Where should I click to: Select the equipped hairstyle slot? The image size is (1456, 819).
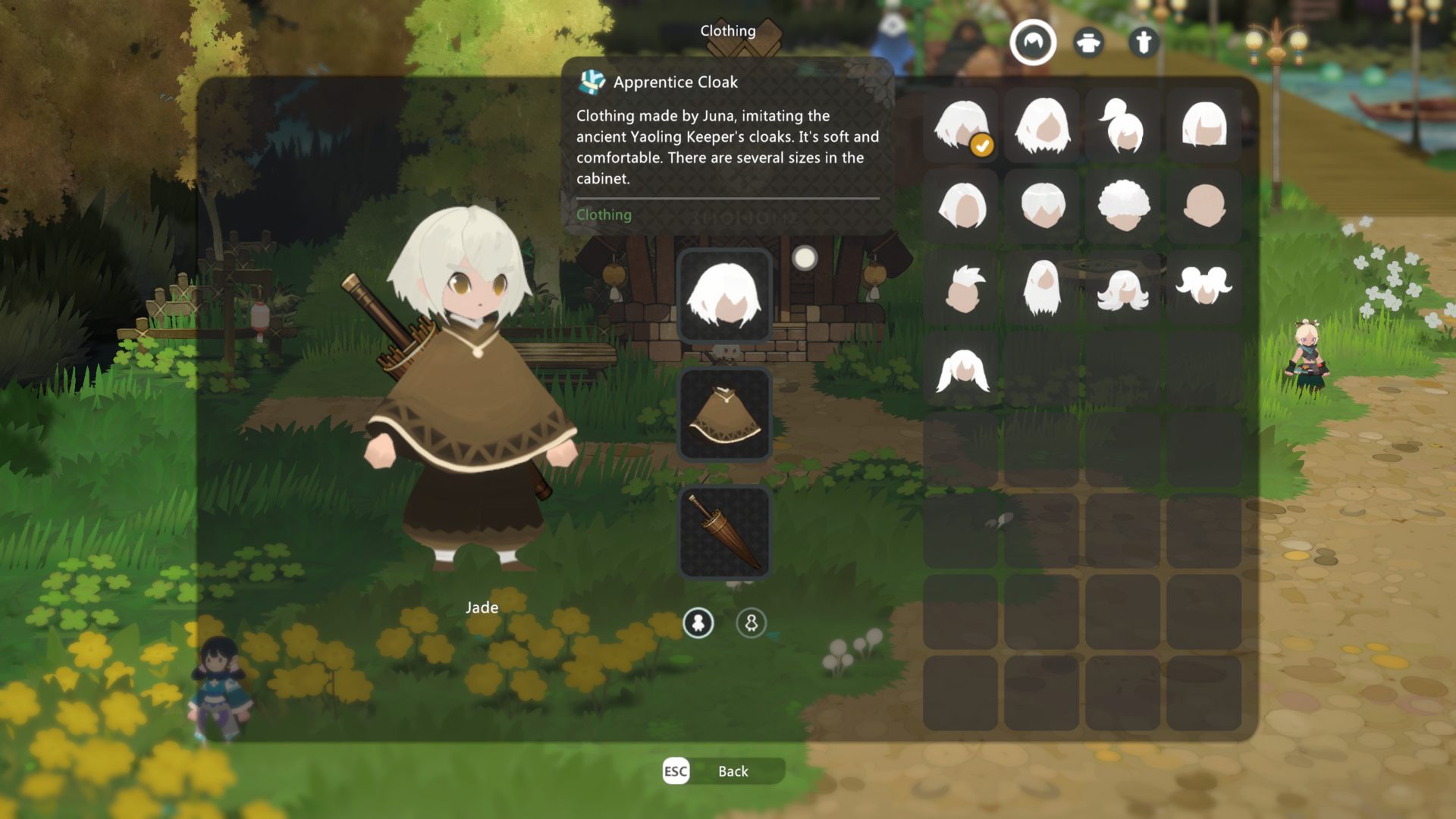[x=724, y=296]
